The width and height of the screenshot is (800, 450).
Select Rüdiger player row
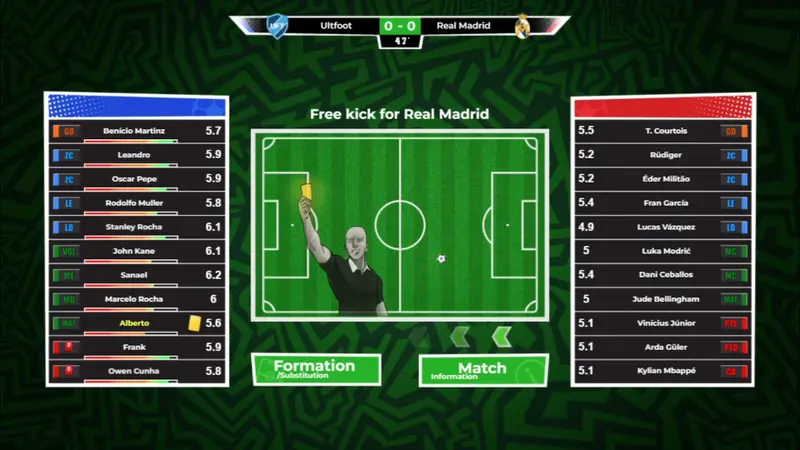662,155
